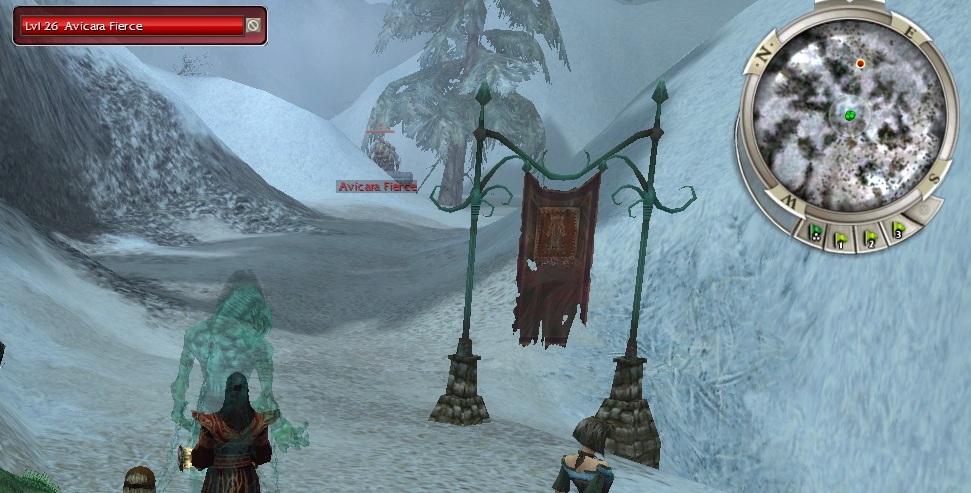Clear the Avicara Fierce target with the cancel icon
The height and width of the screenshot is (493, 971).
coord(254,26)
